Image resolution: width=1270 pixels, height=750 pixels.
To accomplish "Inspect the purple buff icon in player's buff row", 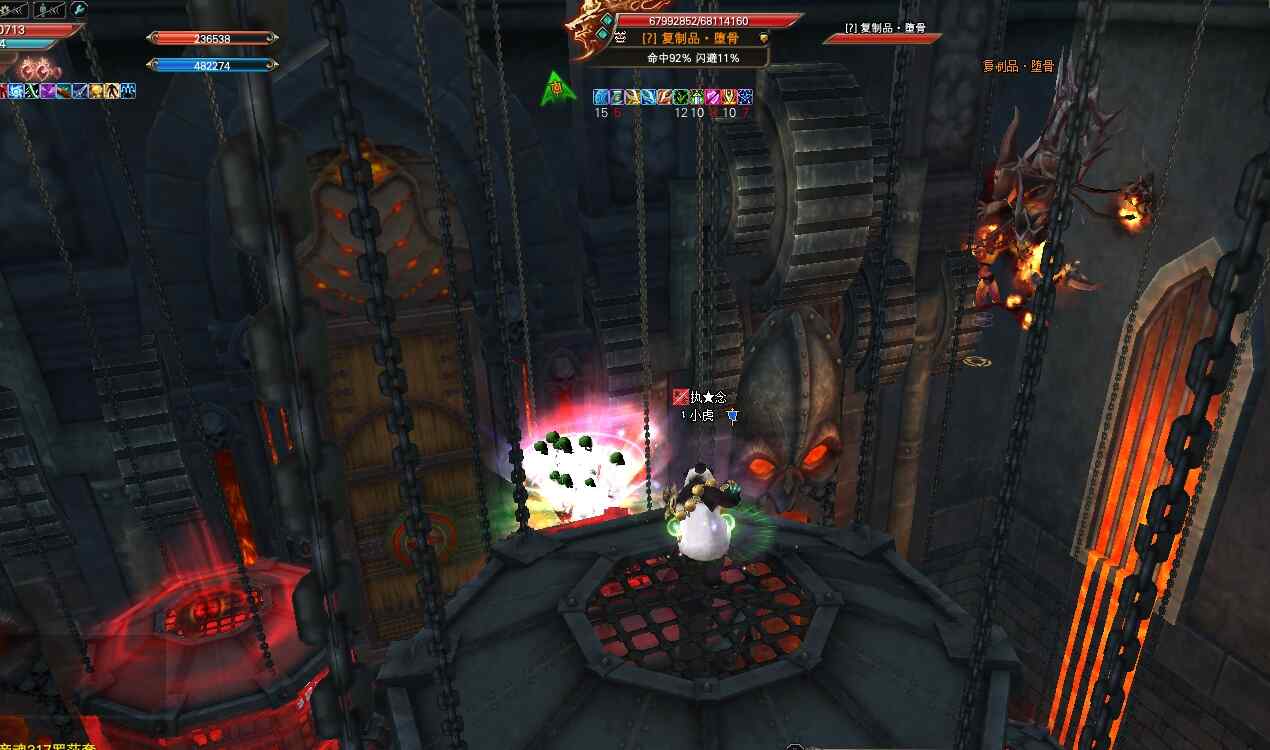I will coord(47,91).
